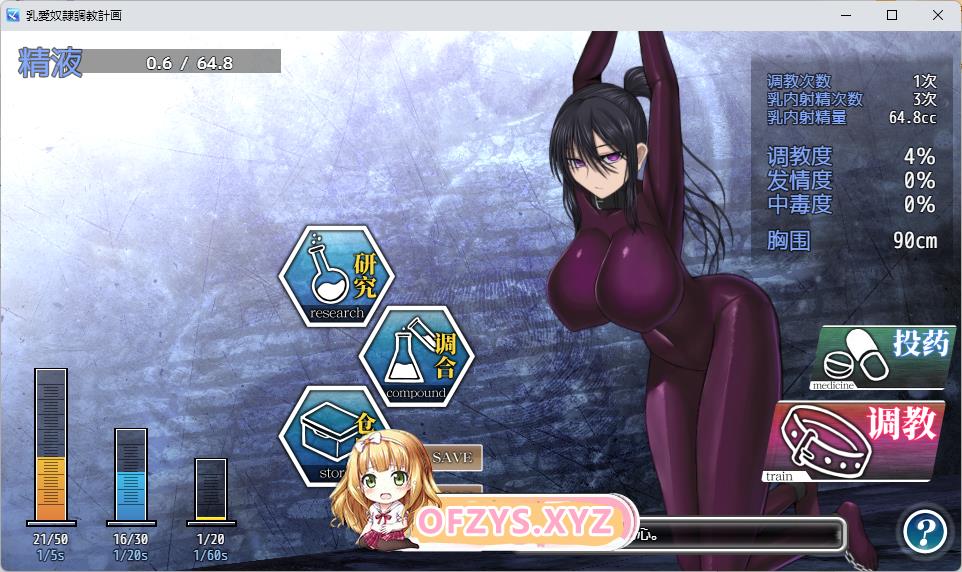This screenshot has height=572, width=962.
Task: Click the SAVE button
Action: pyautogui.click(x=453, y=457)
